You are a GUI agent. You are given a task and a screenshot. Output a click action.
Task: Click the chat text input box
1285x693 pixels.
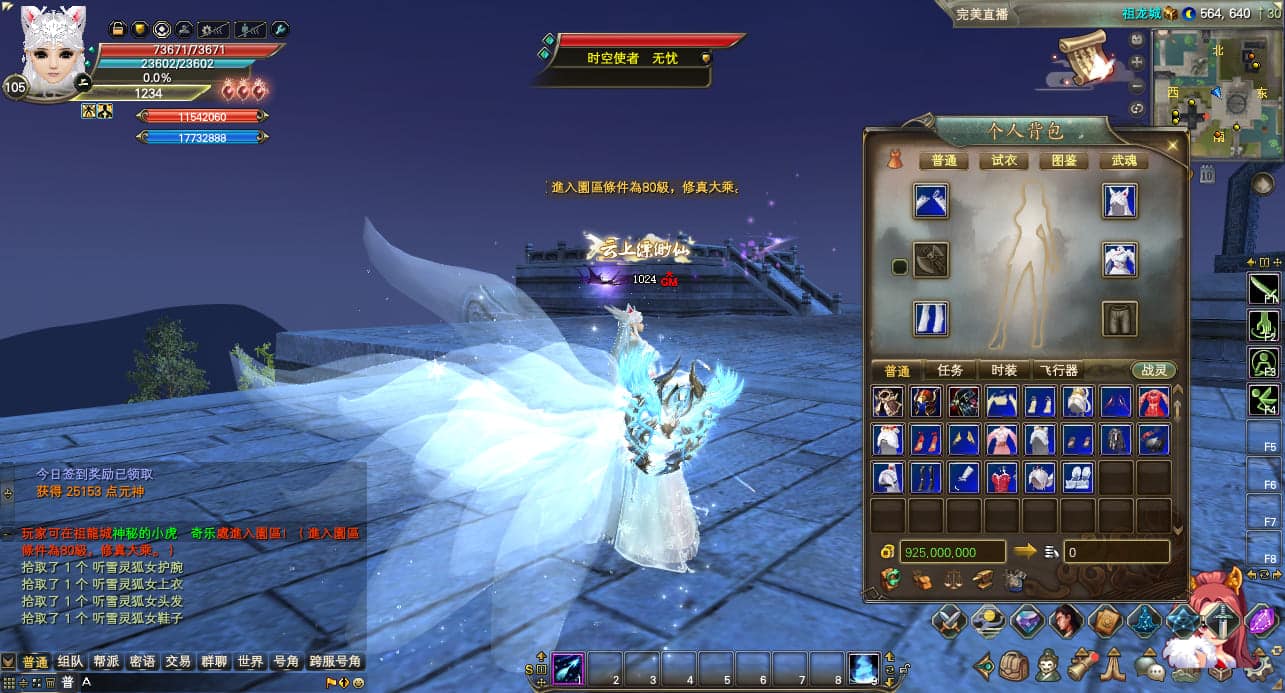coord(200,682)
